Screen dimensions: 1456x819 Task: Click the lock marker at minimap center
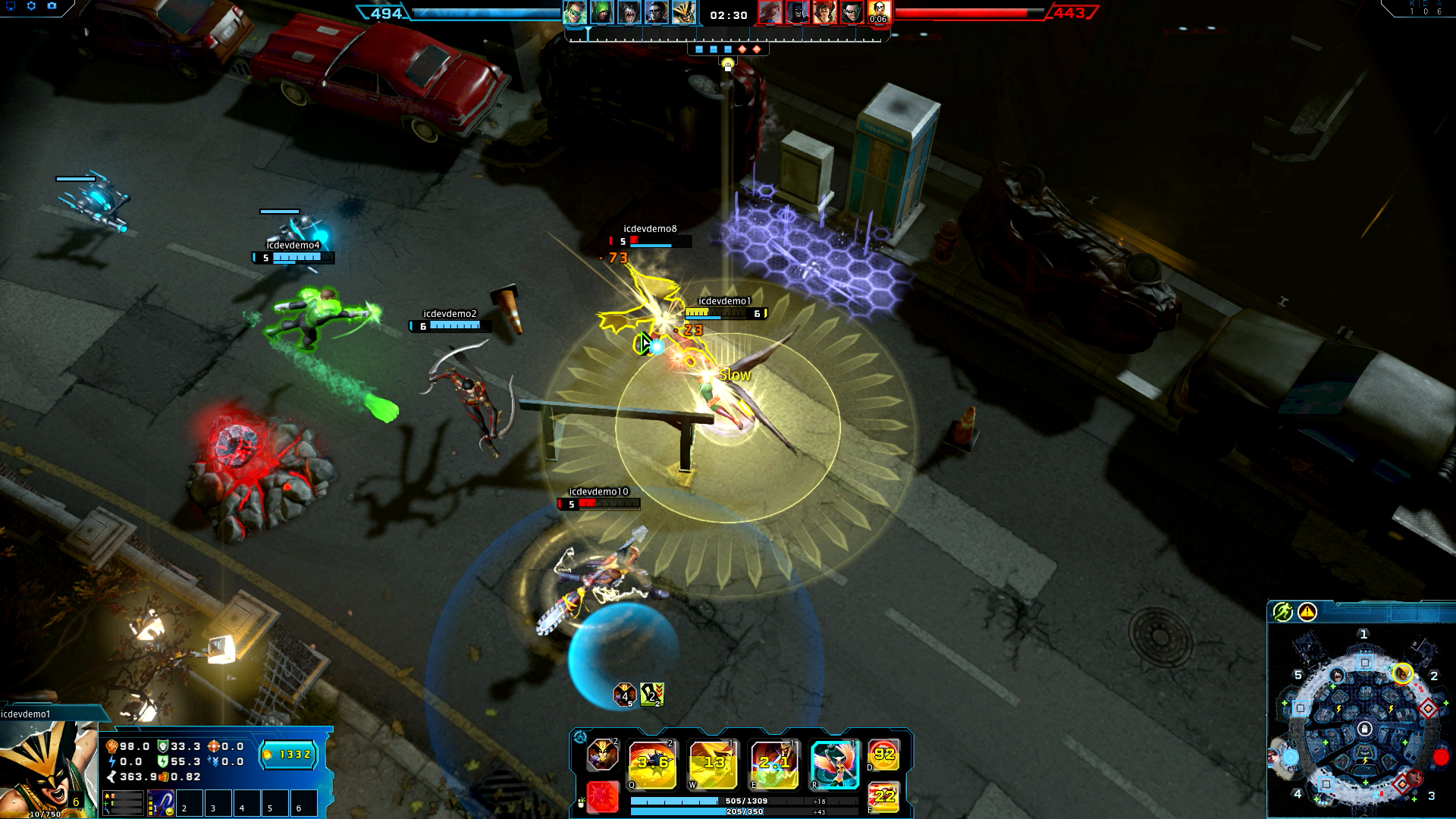(x=1364, y=730)
